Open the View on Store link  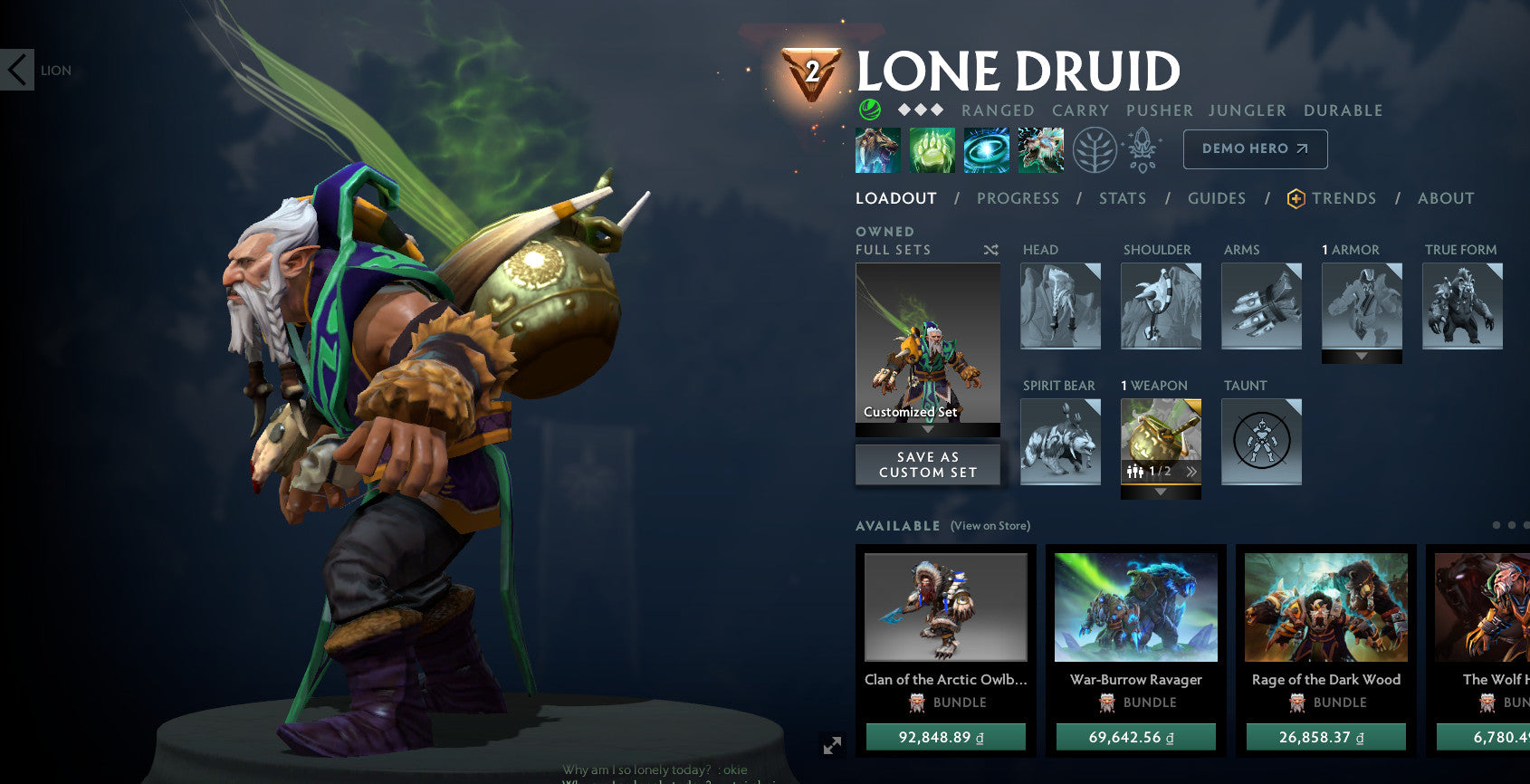click(x=990, y=525)
